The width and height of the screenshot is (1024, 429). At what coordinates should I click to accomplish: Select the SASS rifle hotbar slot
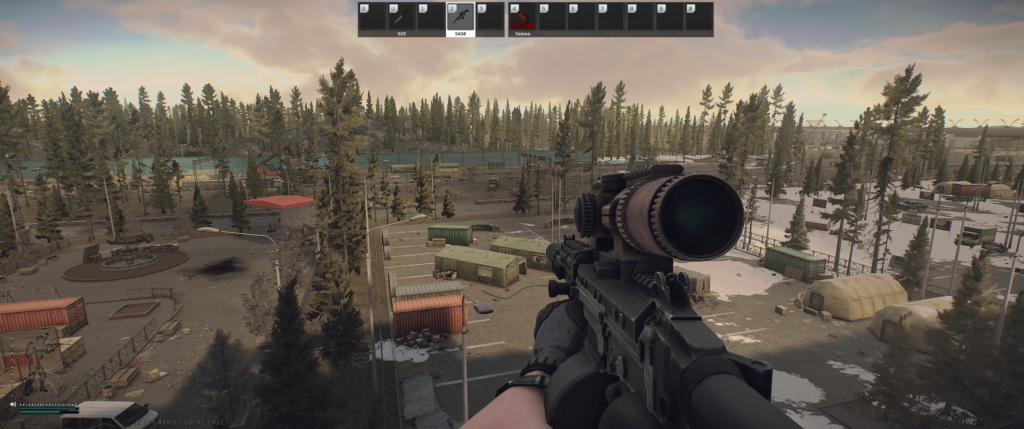[x=460, y=17]
